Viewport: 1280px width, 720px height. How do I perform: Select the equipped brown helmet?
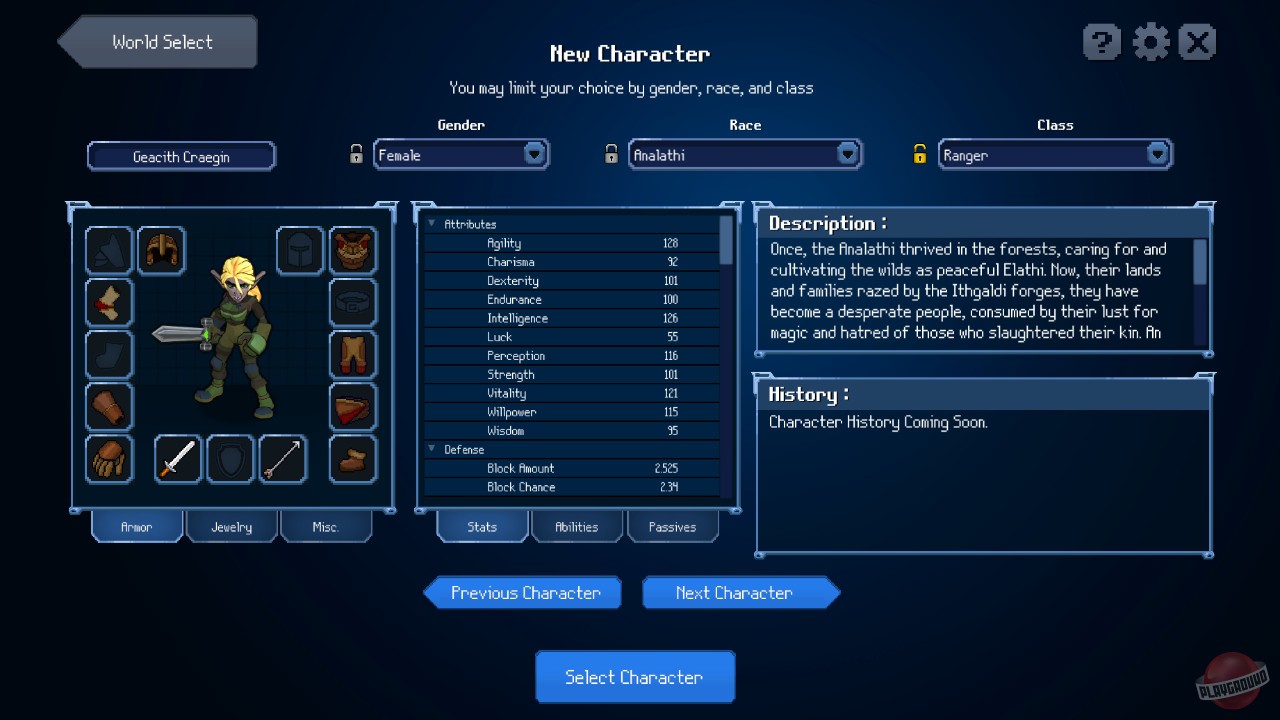point(161,251)
